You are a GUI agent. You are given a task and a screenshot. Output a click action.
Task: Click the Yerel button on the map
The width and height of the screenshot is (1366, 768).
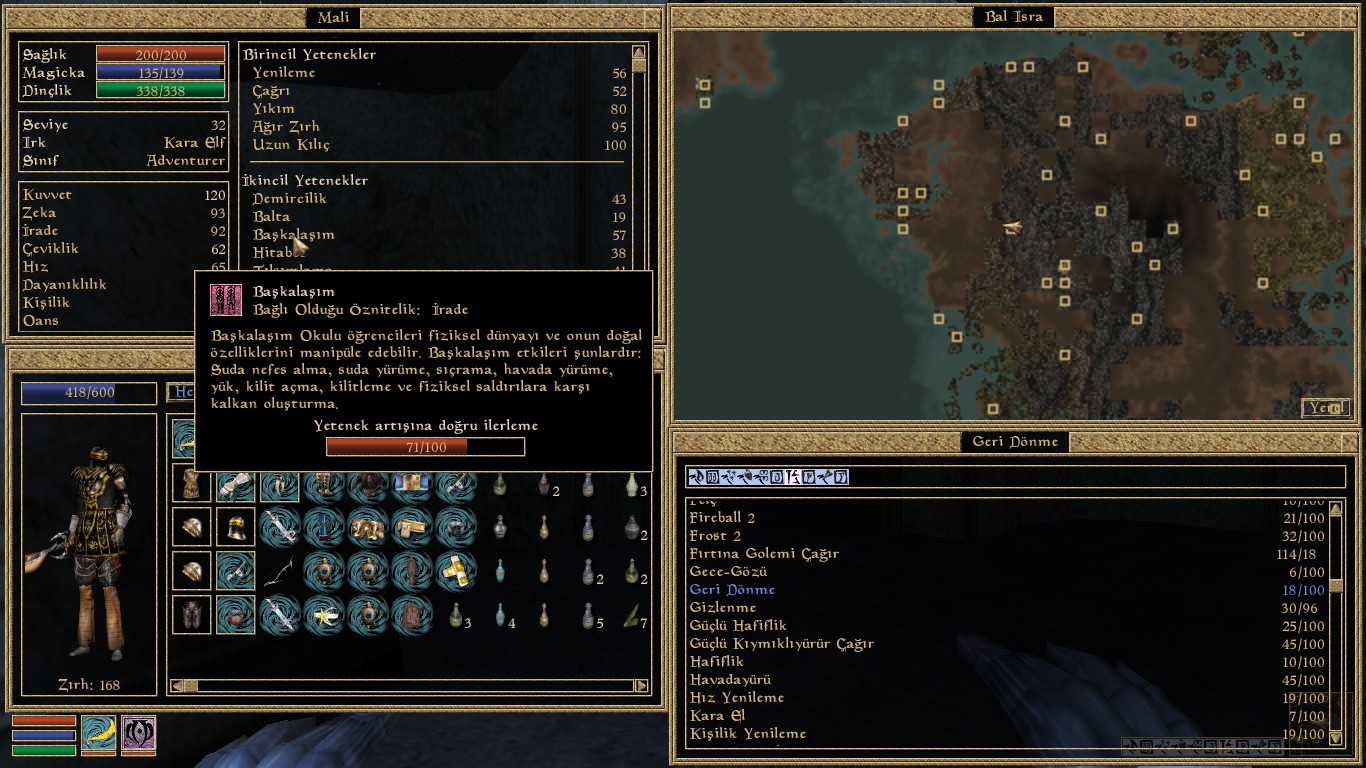1326,408
